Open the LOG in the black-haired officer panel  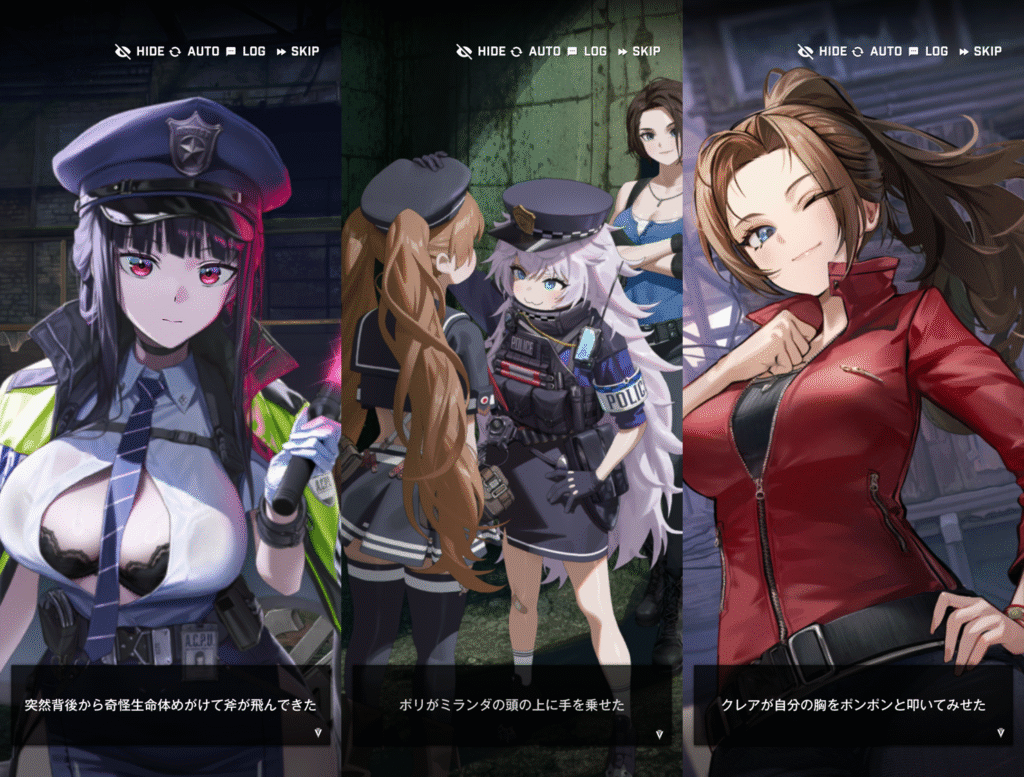point(245,51)
